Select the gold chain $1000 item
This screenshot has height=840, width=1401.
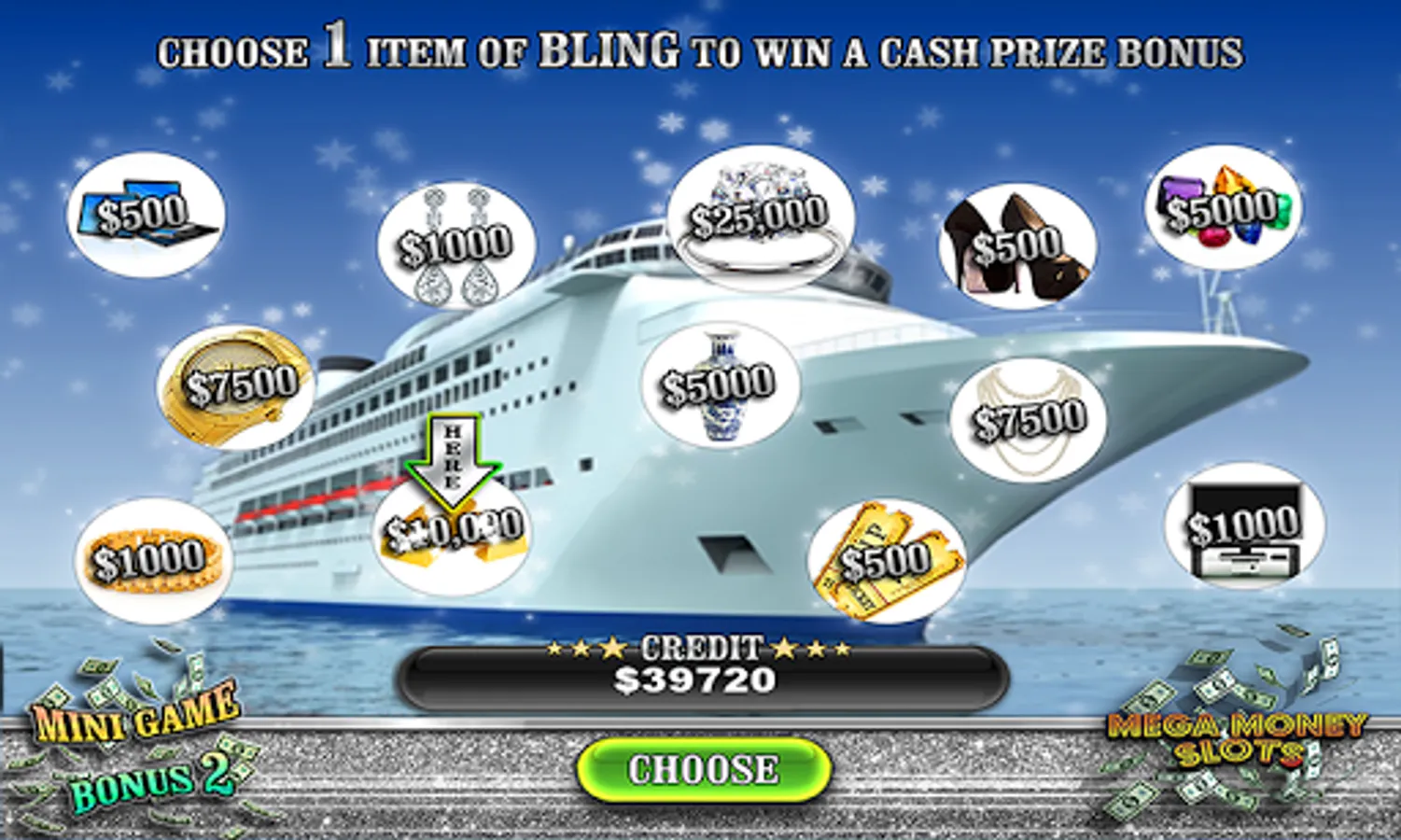(x=152, y=560)
